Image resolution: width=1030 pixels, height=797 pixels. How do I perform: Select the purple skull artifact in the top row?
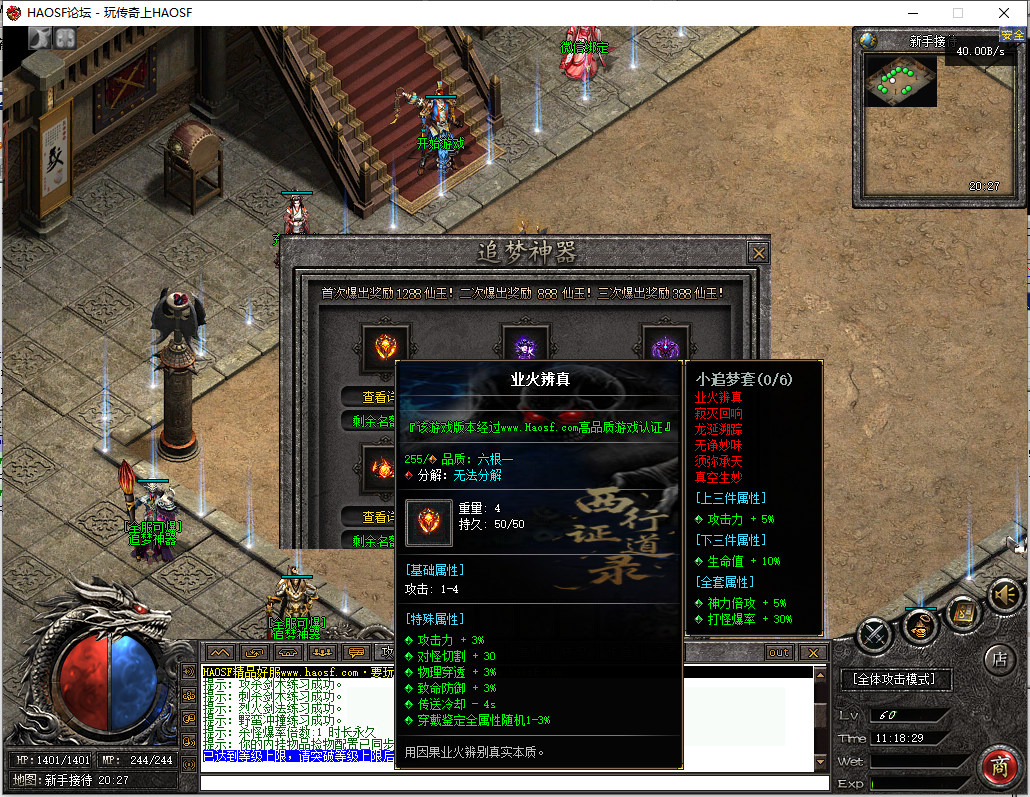pyautogui.click(x=526, y=347)
